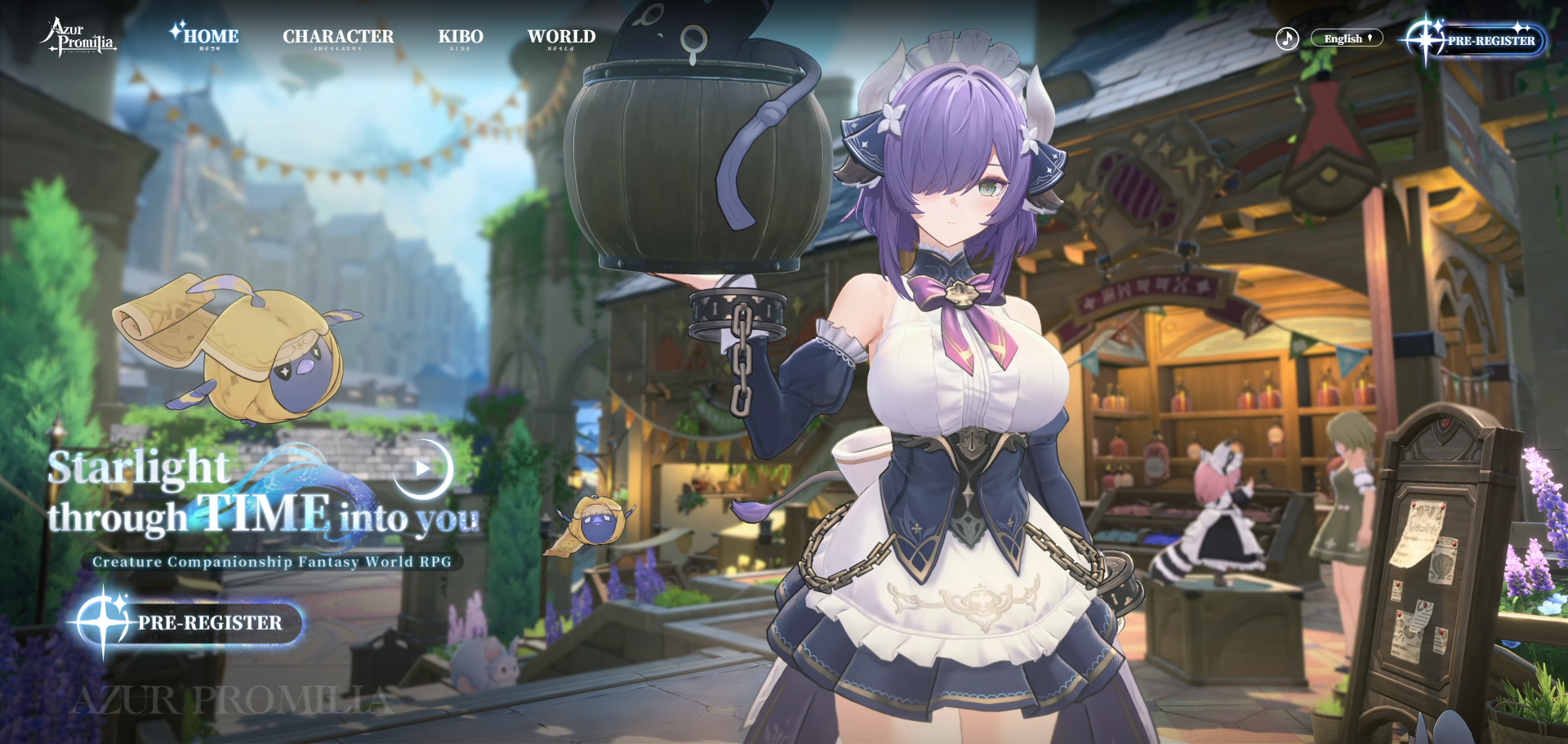The height and width of the screenshot is (744, 1568).
Task: Open the English language dropdown
Action: coord(1347,38)
